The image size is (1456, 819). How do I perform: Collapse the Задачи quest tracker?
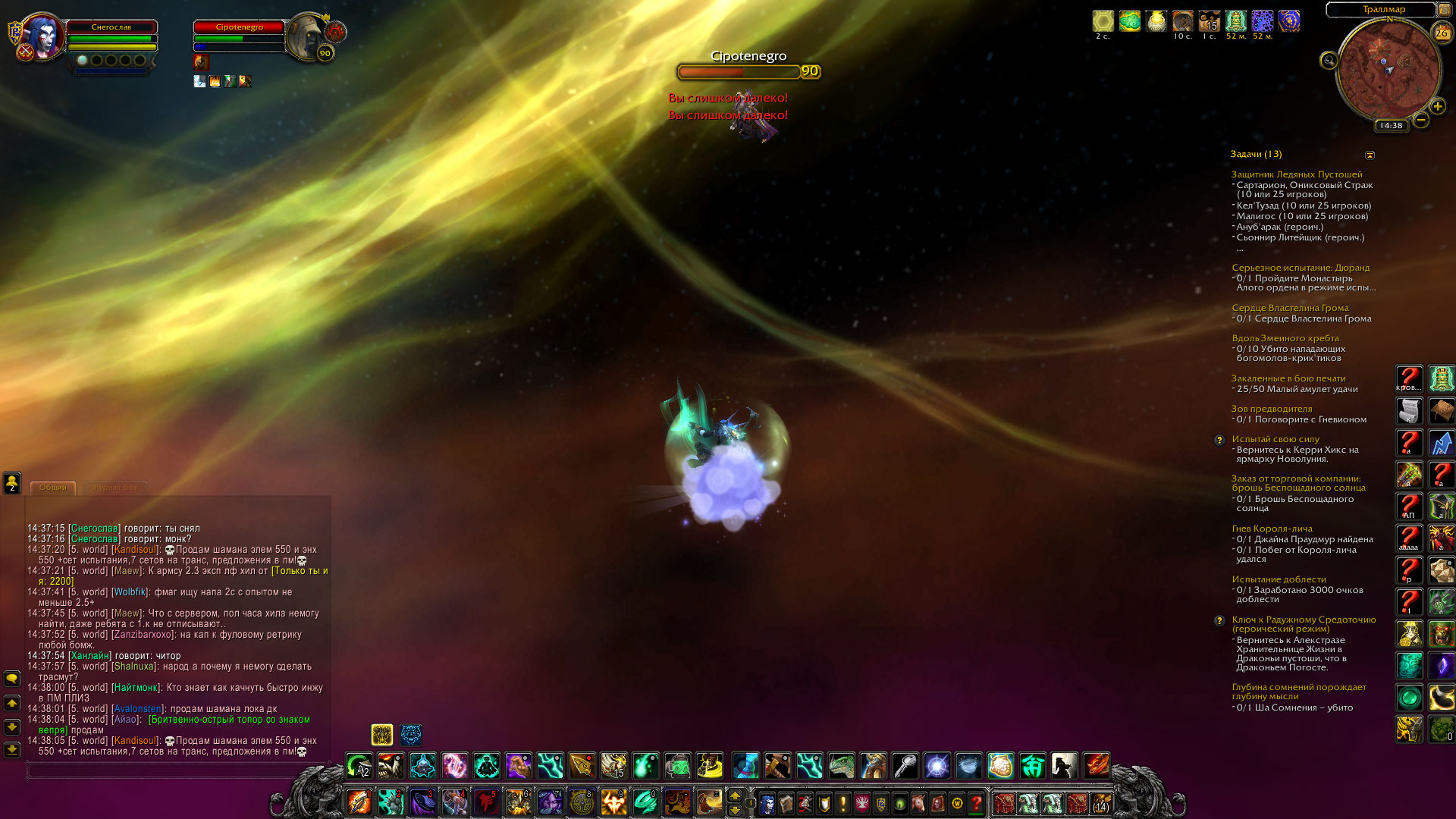coord(1370,155)
